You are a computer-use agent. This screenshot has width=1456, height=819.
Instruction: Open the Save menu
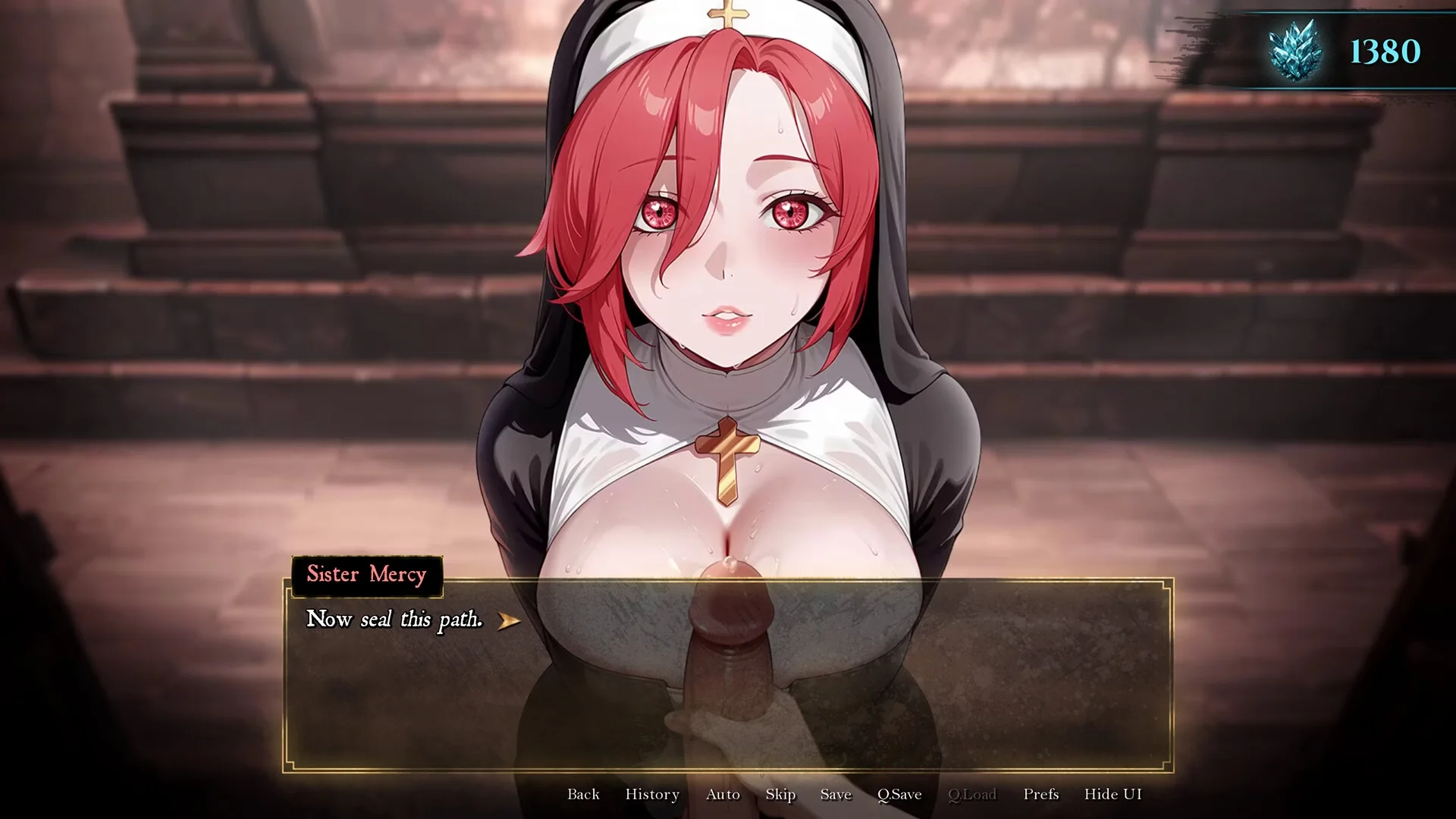pos(836,794)
